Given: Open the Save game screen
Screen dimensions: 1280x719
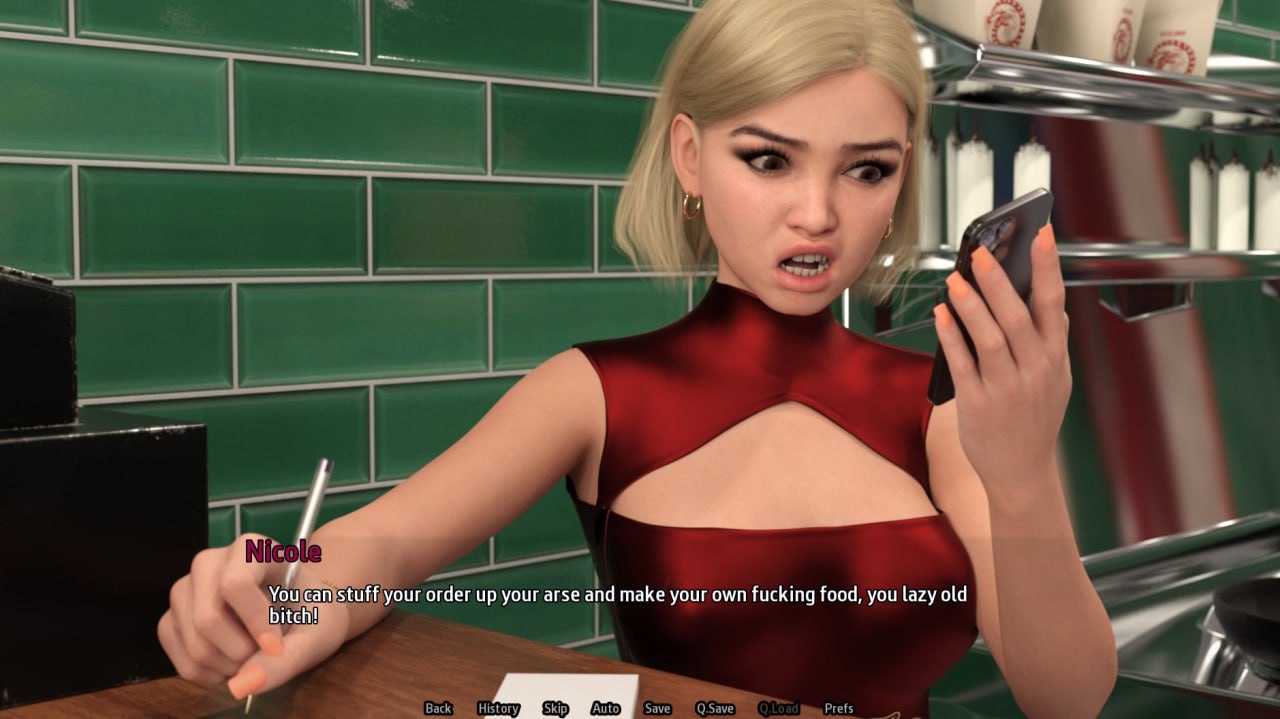Looking at the screenshot, I should [x=657, y=708].
